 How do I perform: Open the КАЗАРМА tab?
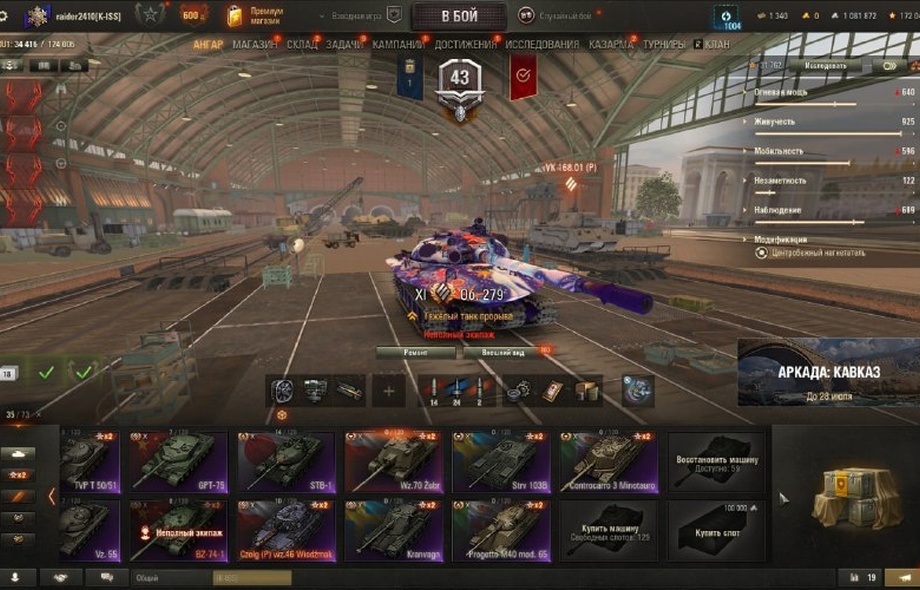pos(610,45)
